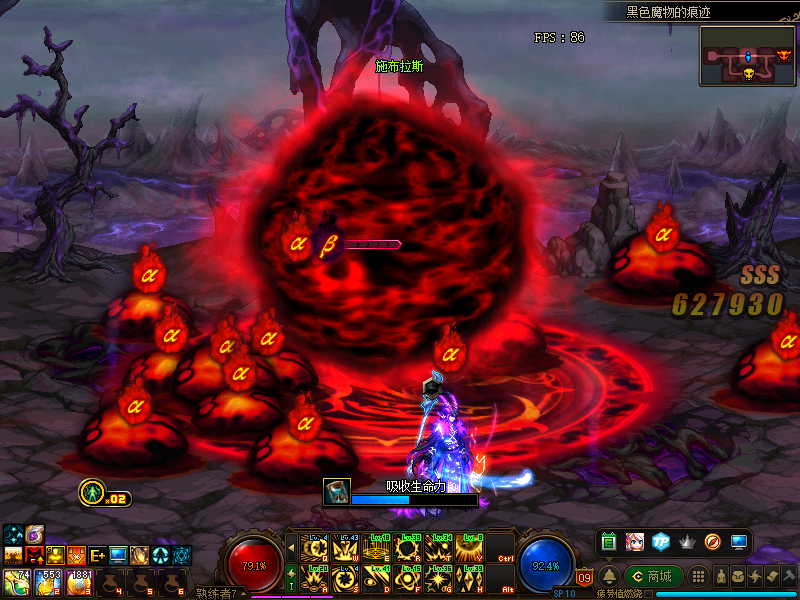Use the green potion in slot 1

pyautogui.click(x=15, y=582)
